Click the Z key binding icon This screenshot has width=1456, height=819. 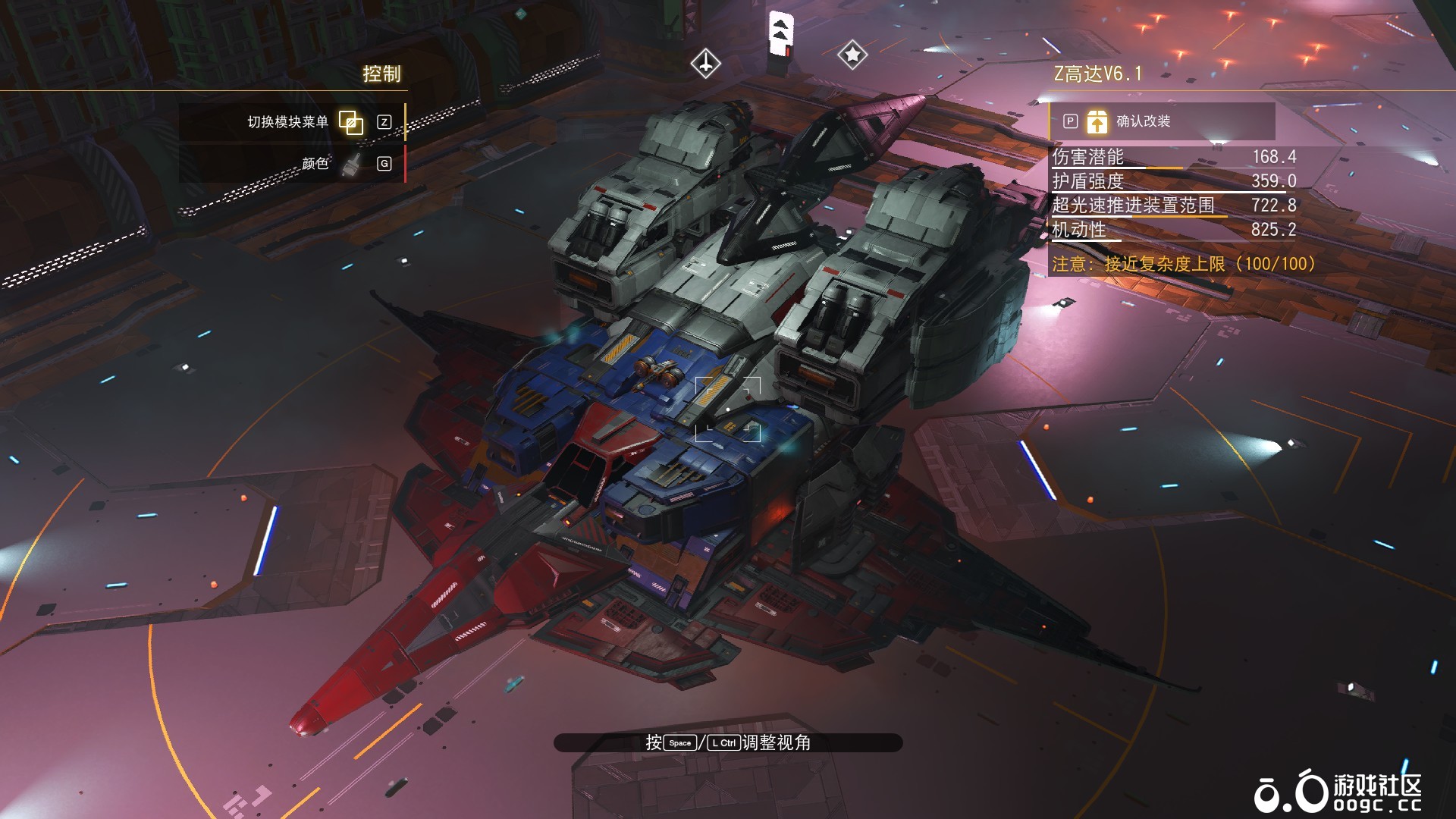click(384, 121)
